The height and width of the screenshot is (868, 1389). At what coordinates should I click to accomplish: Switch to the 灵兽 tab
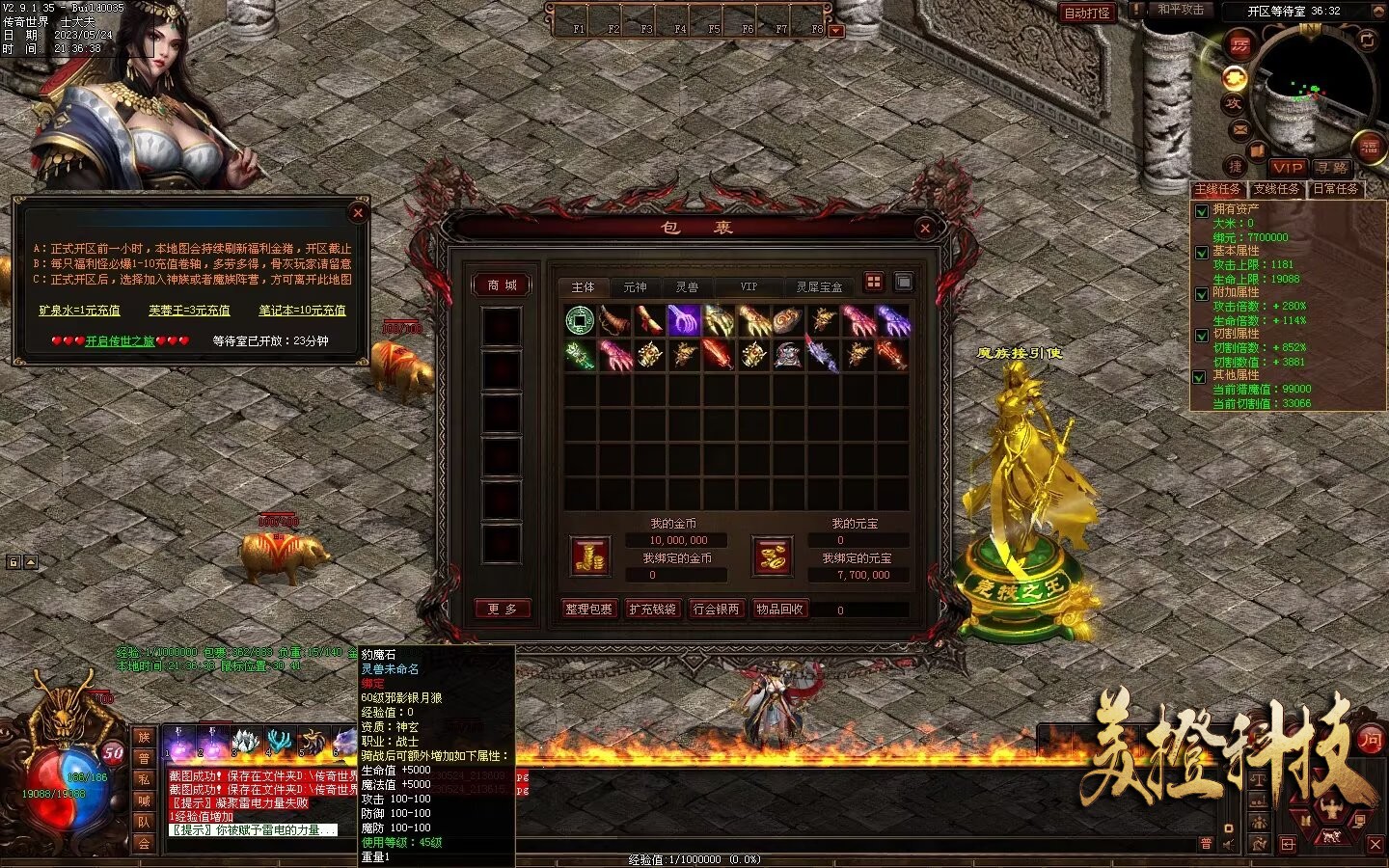point(687,287)
